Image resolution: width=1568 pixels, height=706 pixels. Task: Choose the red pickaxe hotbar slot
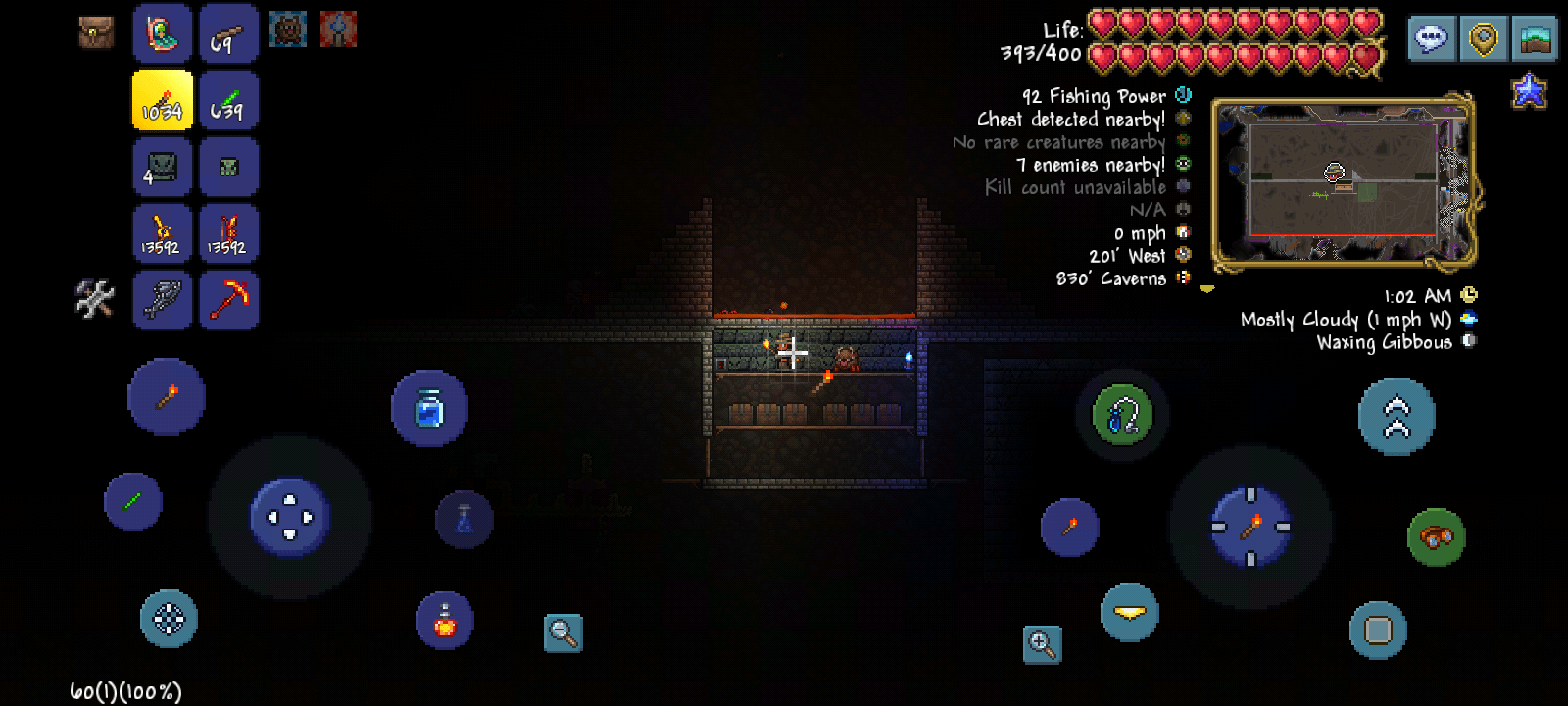(x=228, y=299)
